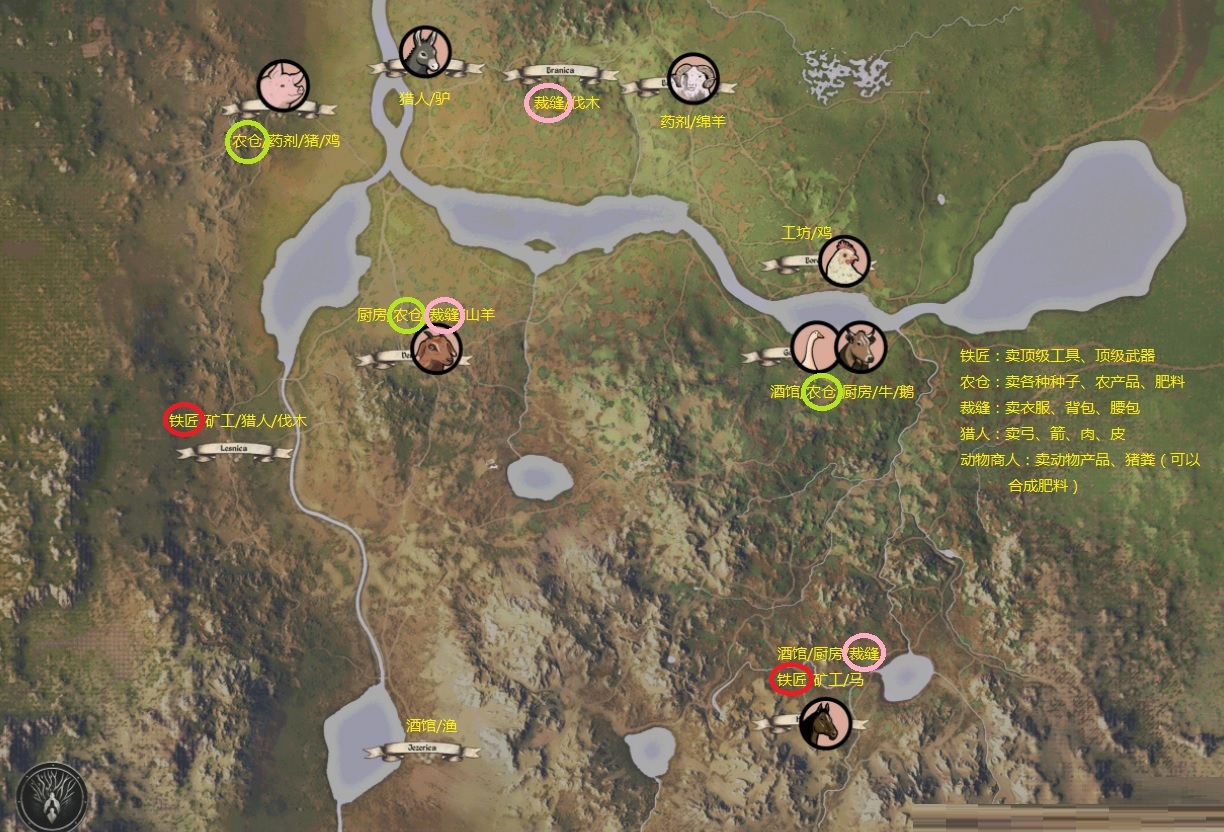The image size is (1224, 832).
Task: Select the pig marker on the map
Action: click(x=284, y=85)
